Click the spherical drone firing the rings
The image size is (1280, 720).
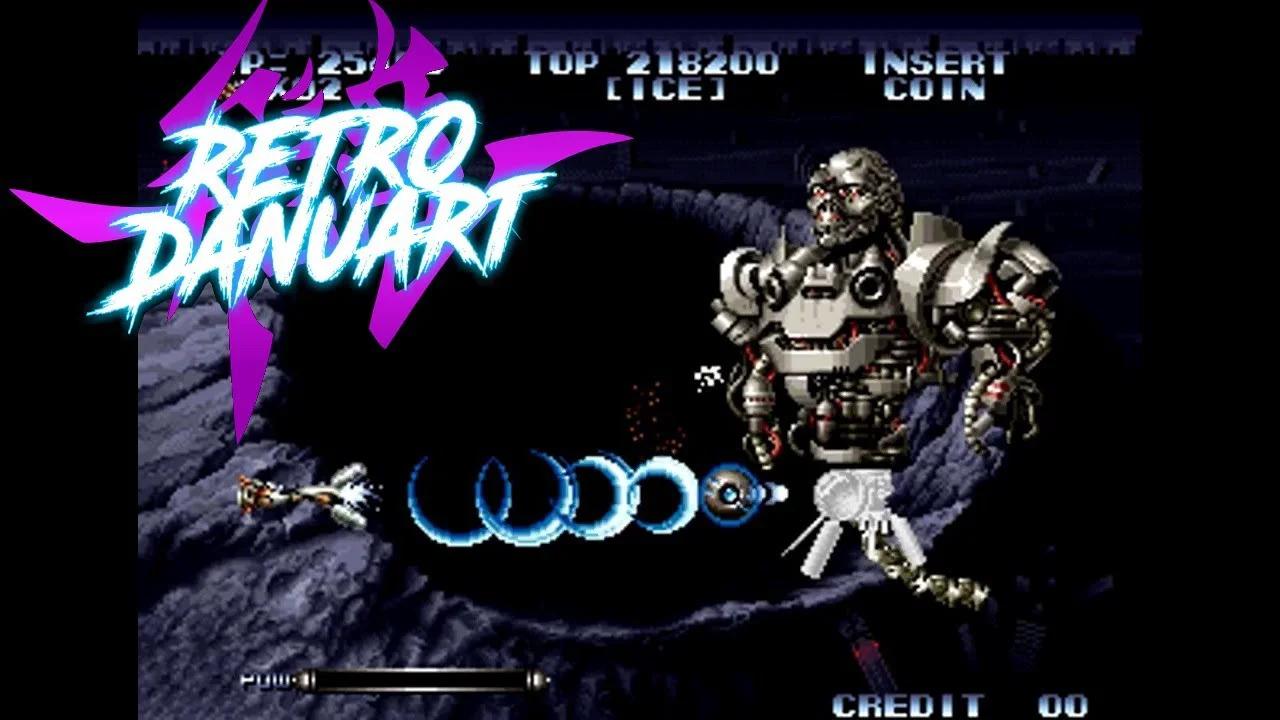point(733,493)
